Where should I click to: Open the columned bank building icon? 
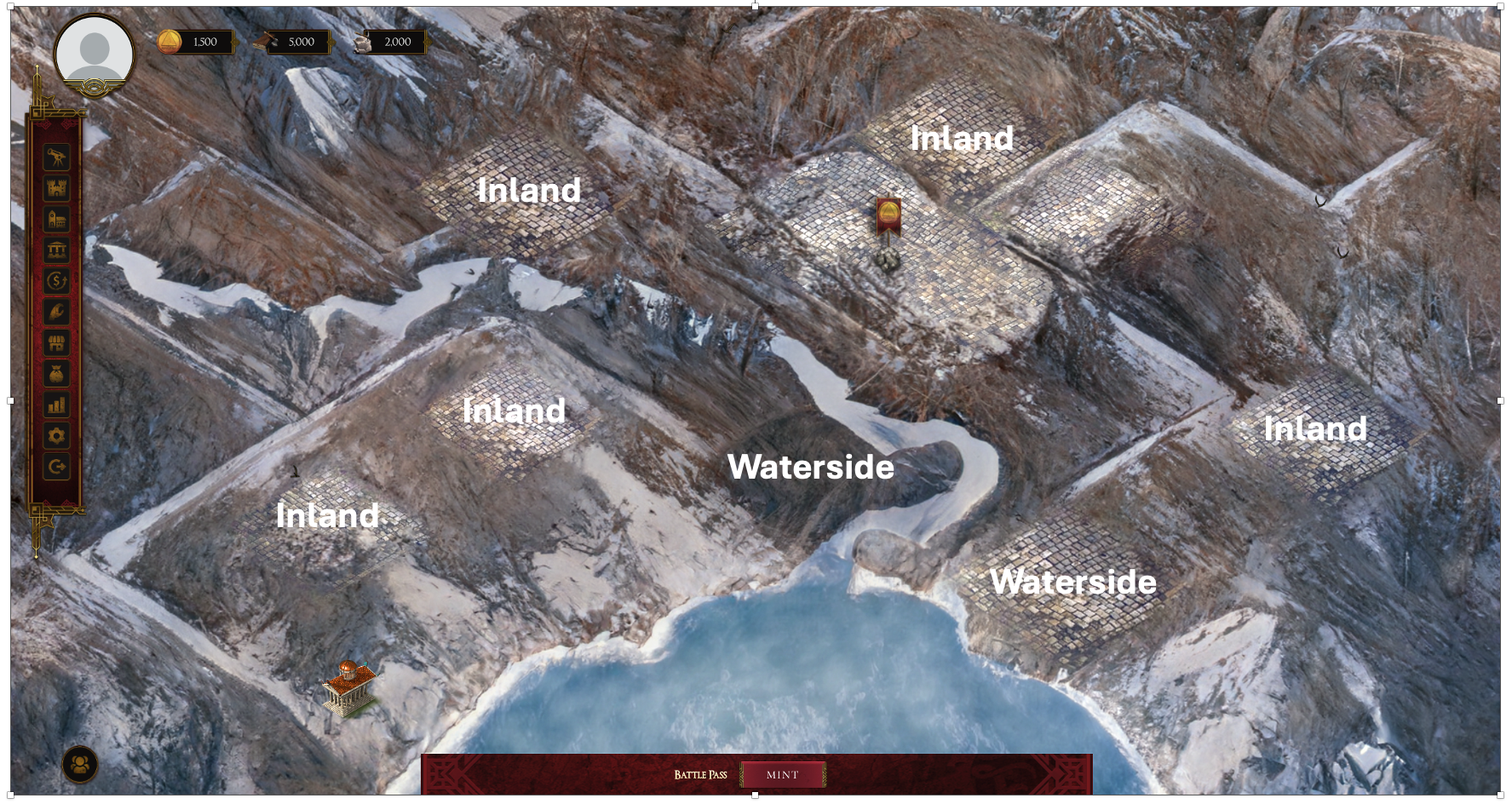click(57, 250)
